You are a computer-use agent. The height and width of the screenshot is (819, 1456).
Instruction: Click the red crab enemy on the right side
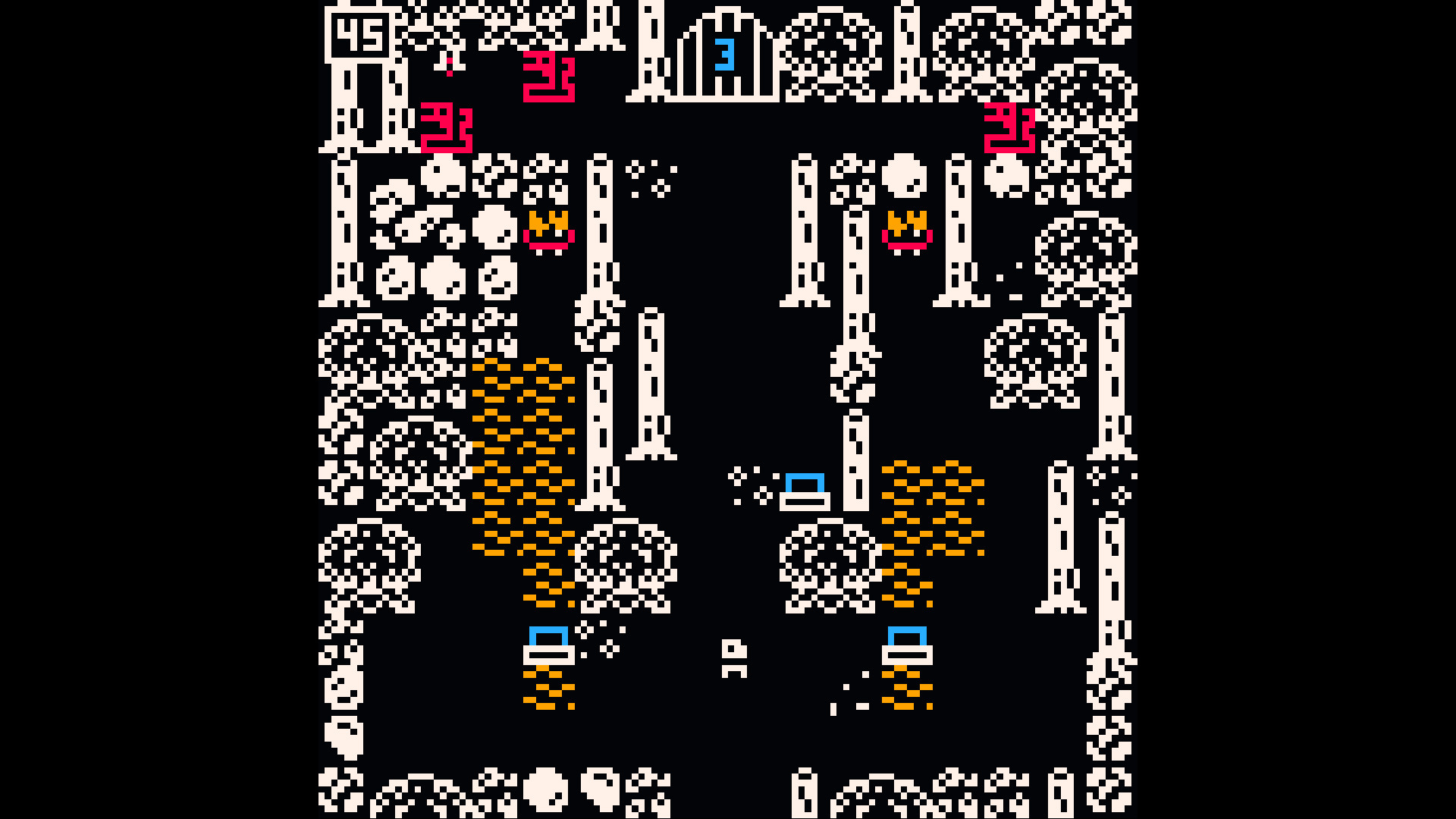pos(1009,129)
